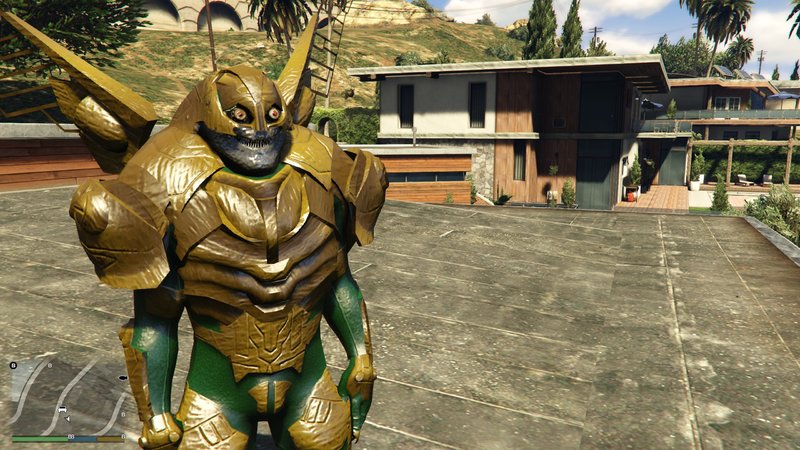This screenshot has width=800, height=450.
Task: Click the minimap radar
Action: pos(68,396)
